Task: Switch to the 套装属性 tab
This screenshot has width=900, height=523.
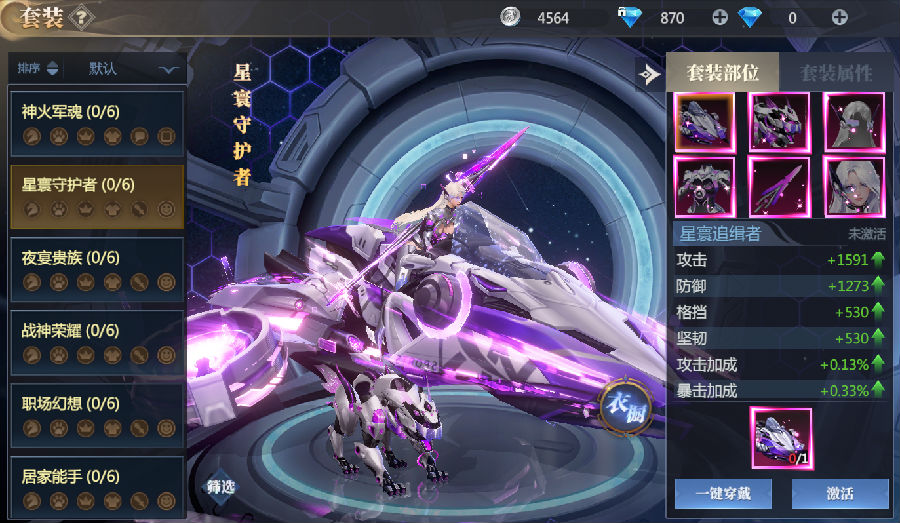Action: [835, 73]
